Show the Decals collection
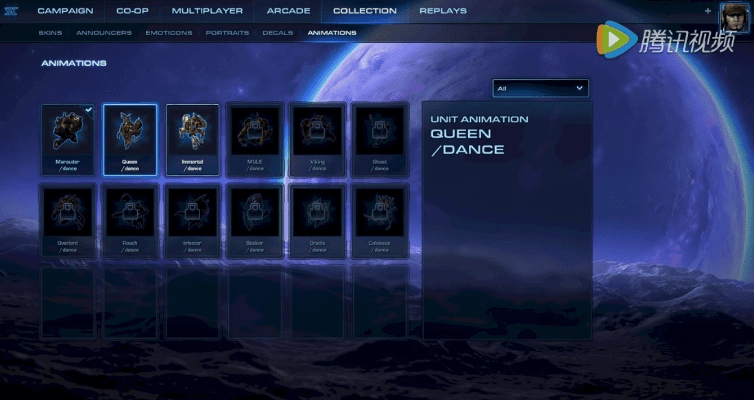Screen dimensions: 754x400 [277, 32]
